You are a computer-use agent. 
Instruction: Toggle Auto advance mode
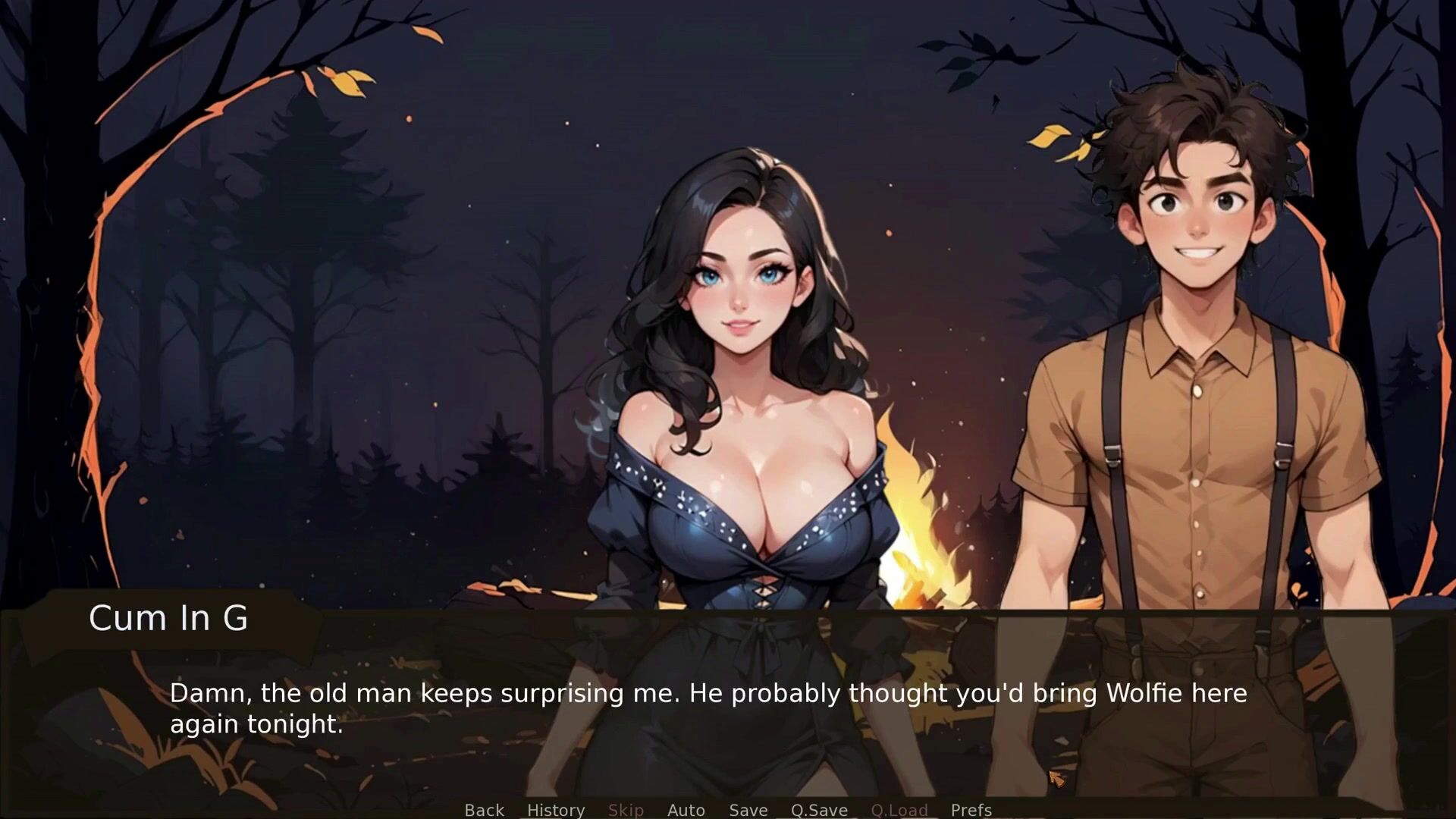686,809
